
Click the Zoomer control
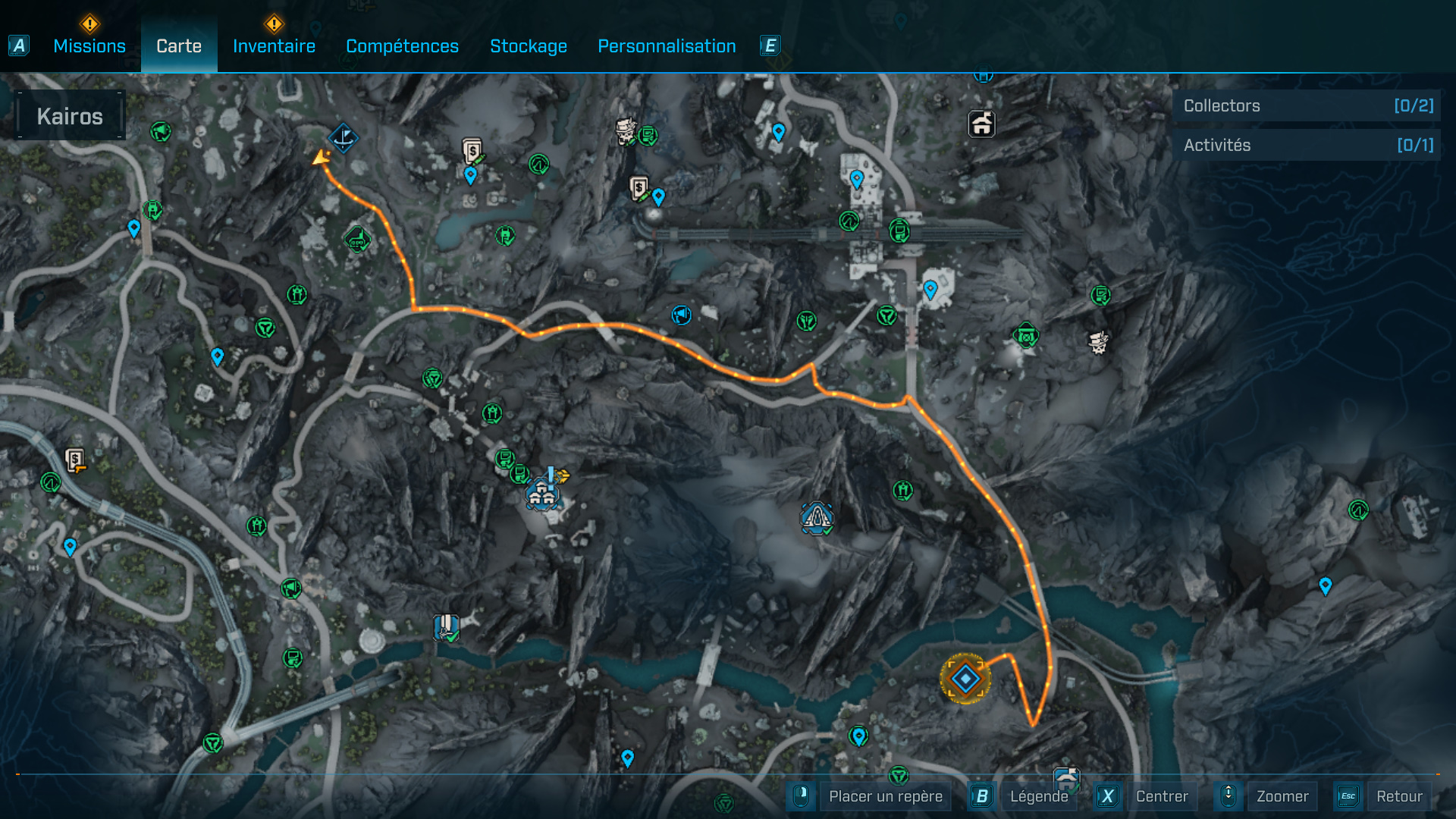1282,796
